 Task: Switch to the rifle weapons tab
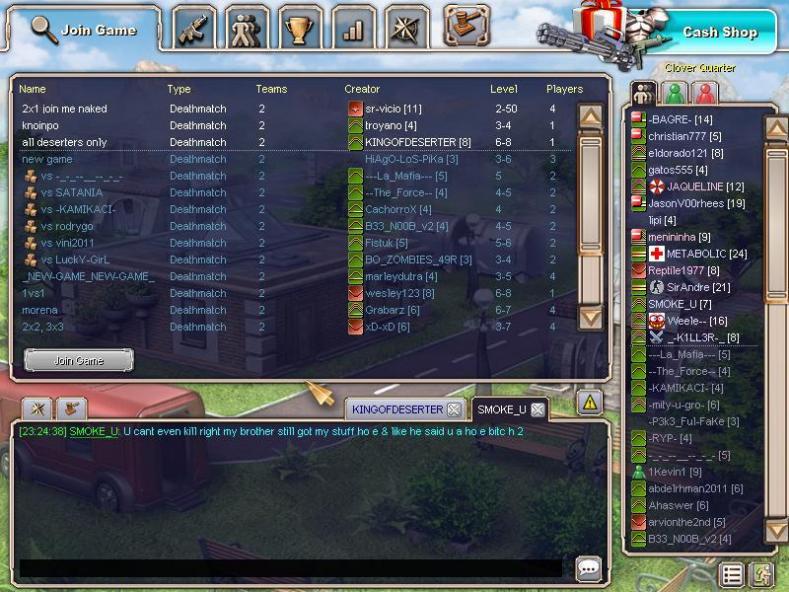(193, 27)
